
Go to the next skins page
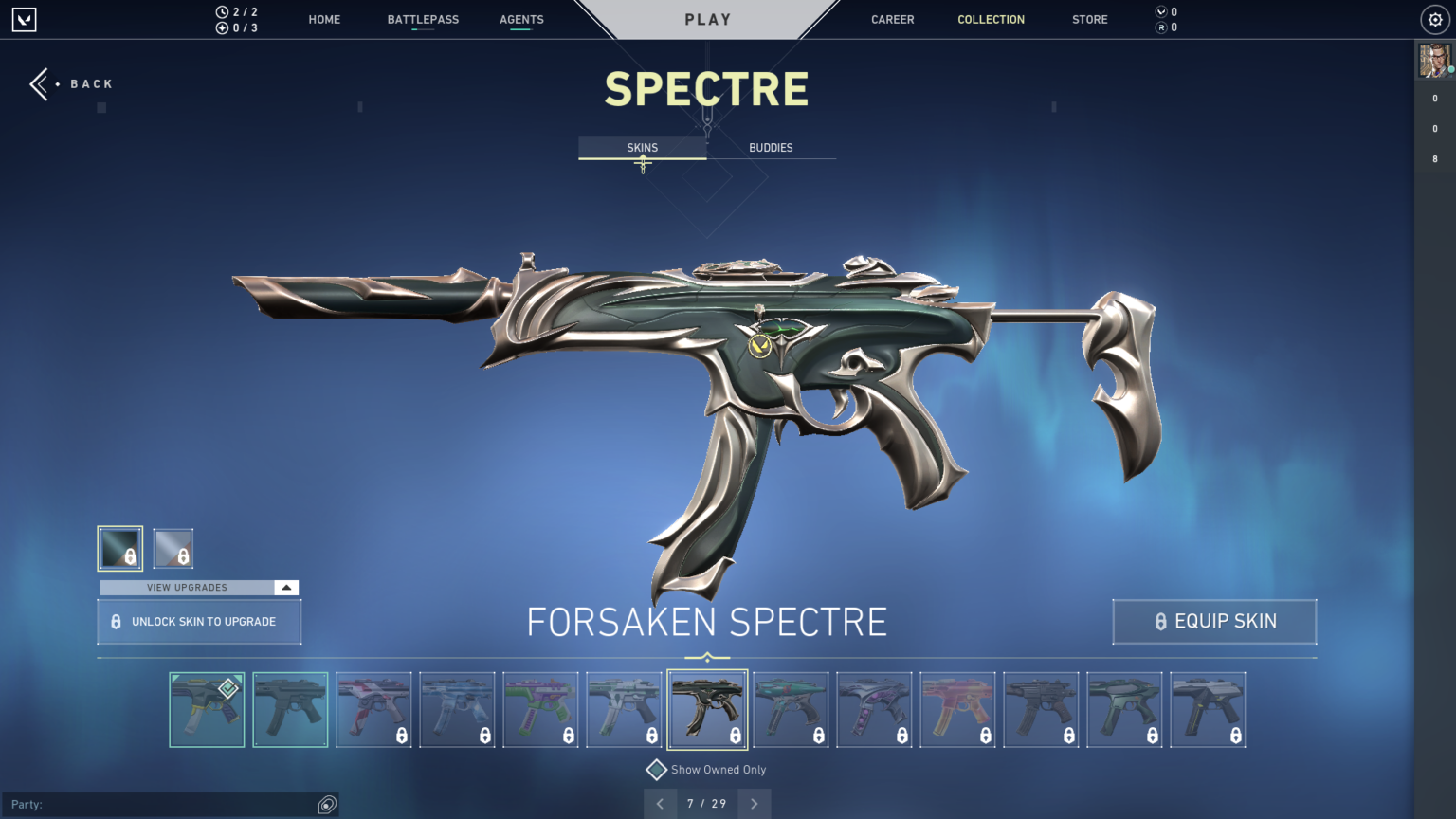tap(754, 803)
